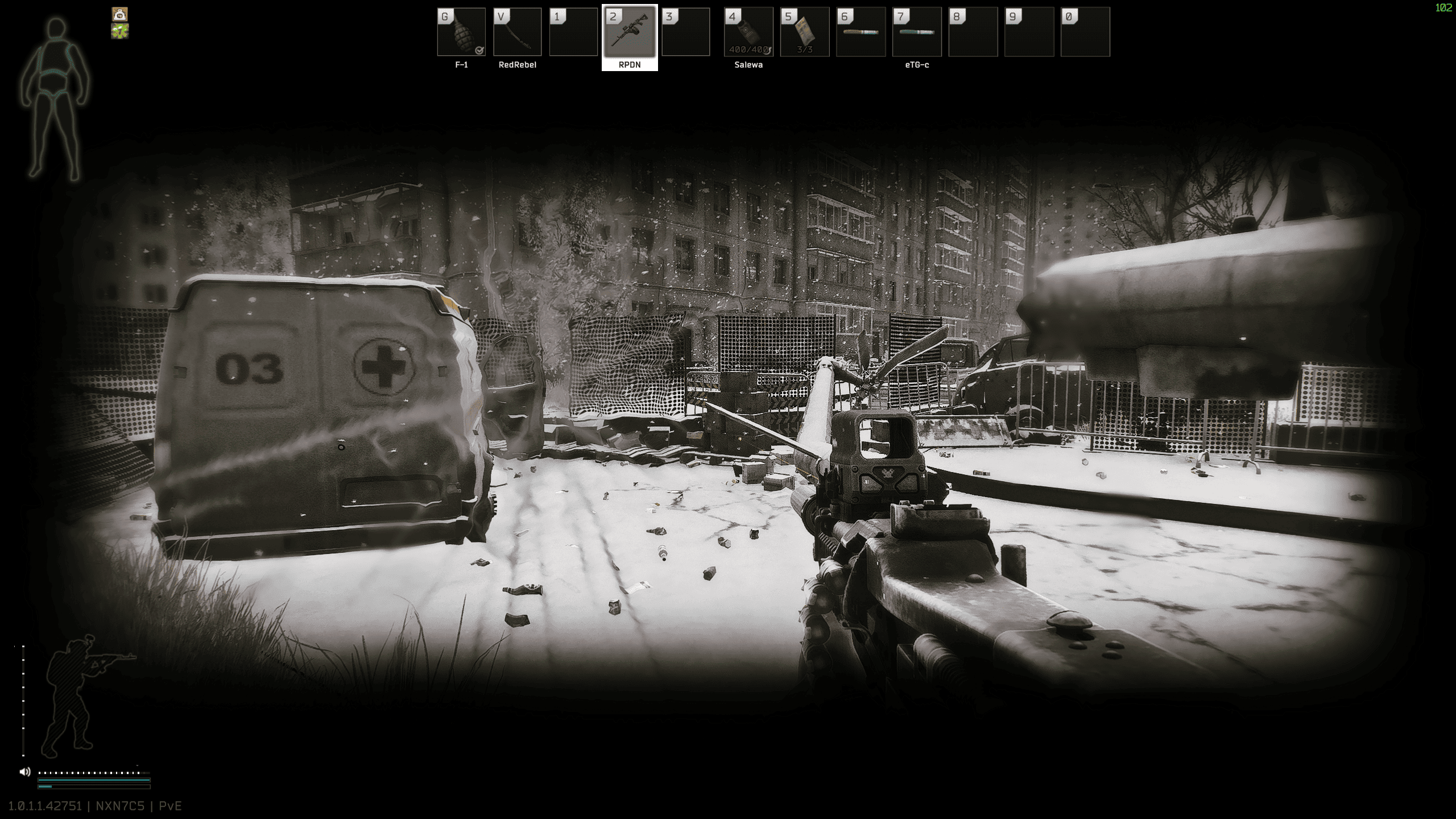Screen dimensions: 1456x819
Task: Click the green stimulant buff status icon
Action: 120,31
